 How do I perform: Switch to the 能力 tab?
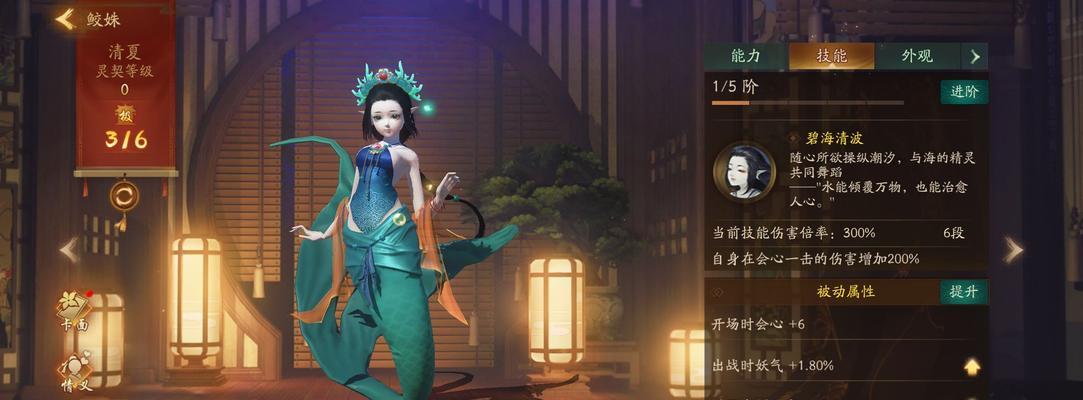pos(745,56)
